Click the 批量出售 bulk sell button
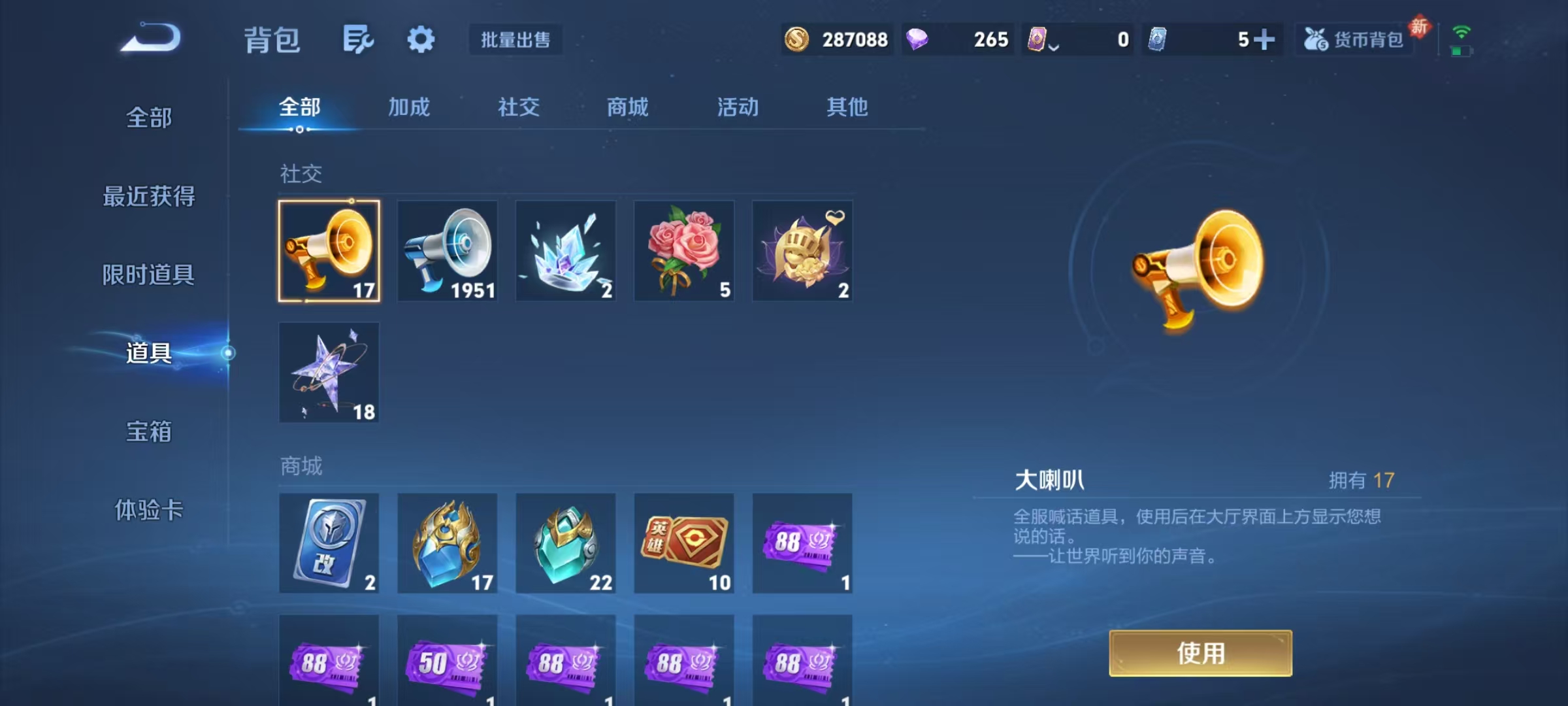The height and width of the screenshot is (706, 1568). point(515,40)
